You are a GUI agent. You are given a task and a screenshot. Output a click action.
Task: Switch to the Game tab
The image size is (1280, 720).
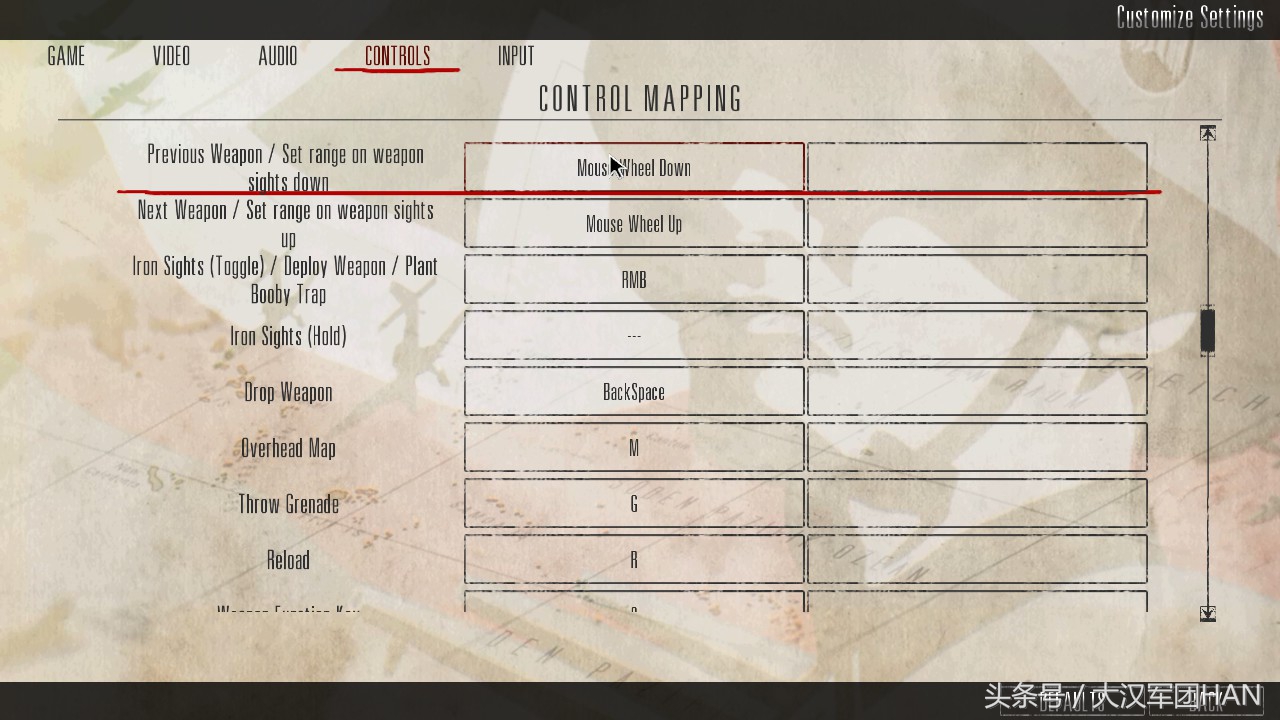click(x=66, y=56)
